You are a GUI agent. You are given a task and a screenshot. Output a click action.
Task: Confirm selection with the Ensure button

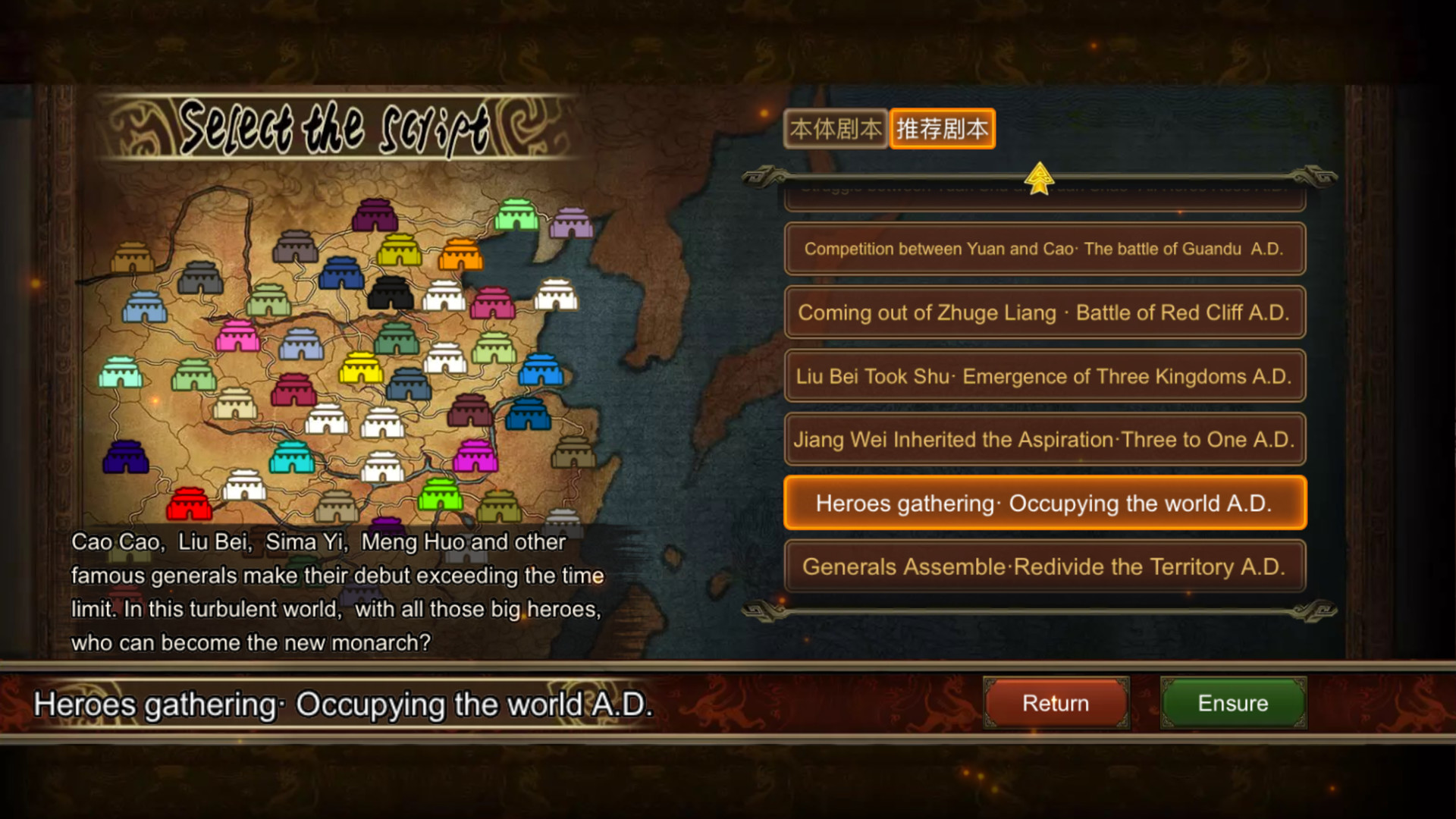1232,703
